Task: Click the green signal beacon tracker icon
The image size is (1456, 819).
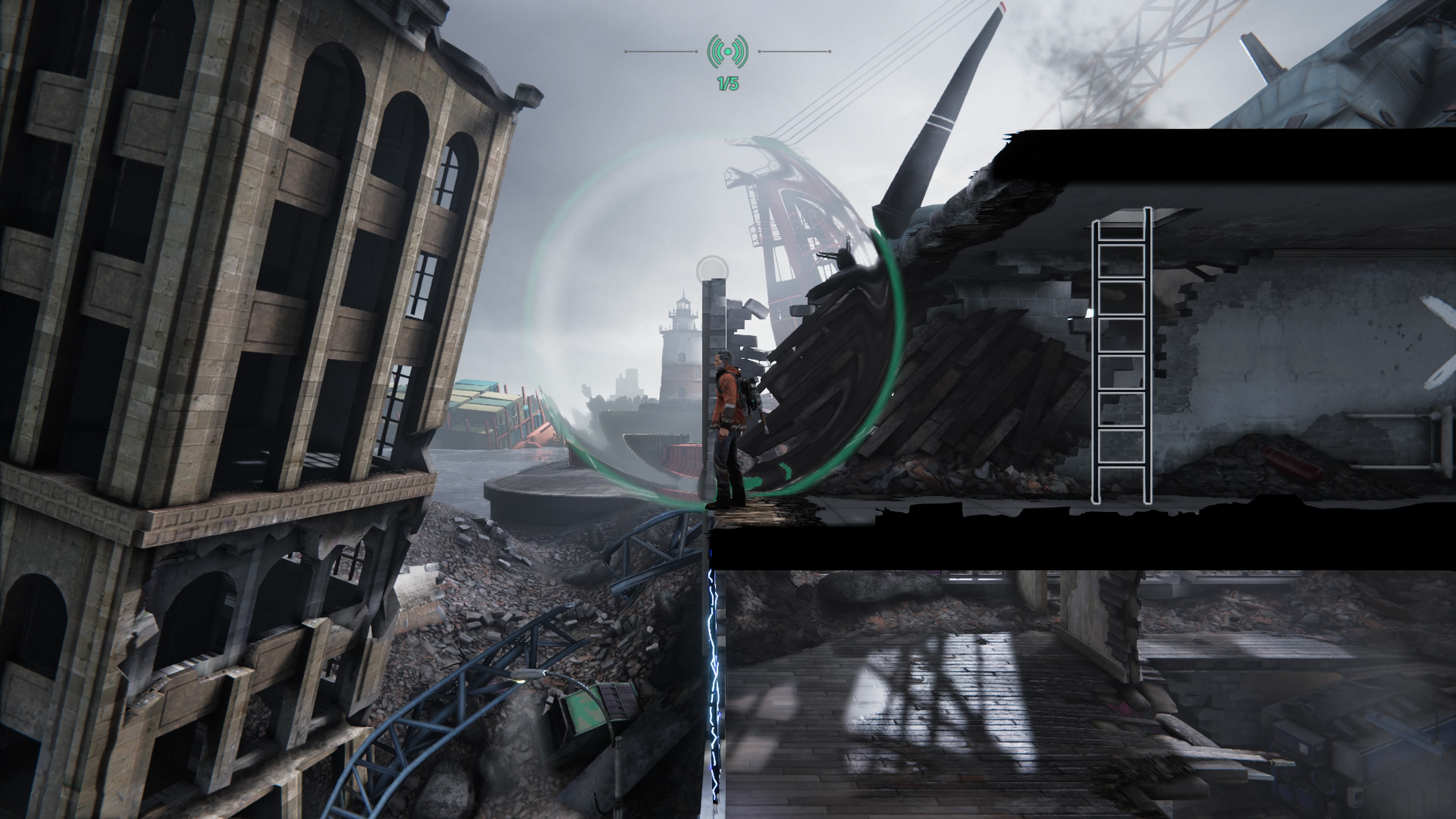Action: (728, 52)
